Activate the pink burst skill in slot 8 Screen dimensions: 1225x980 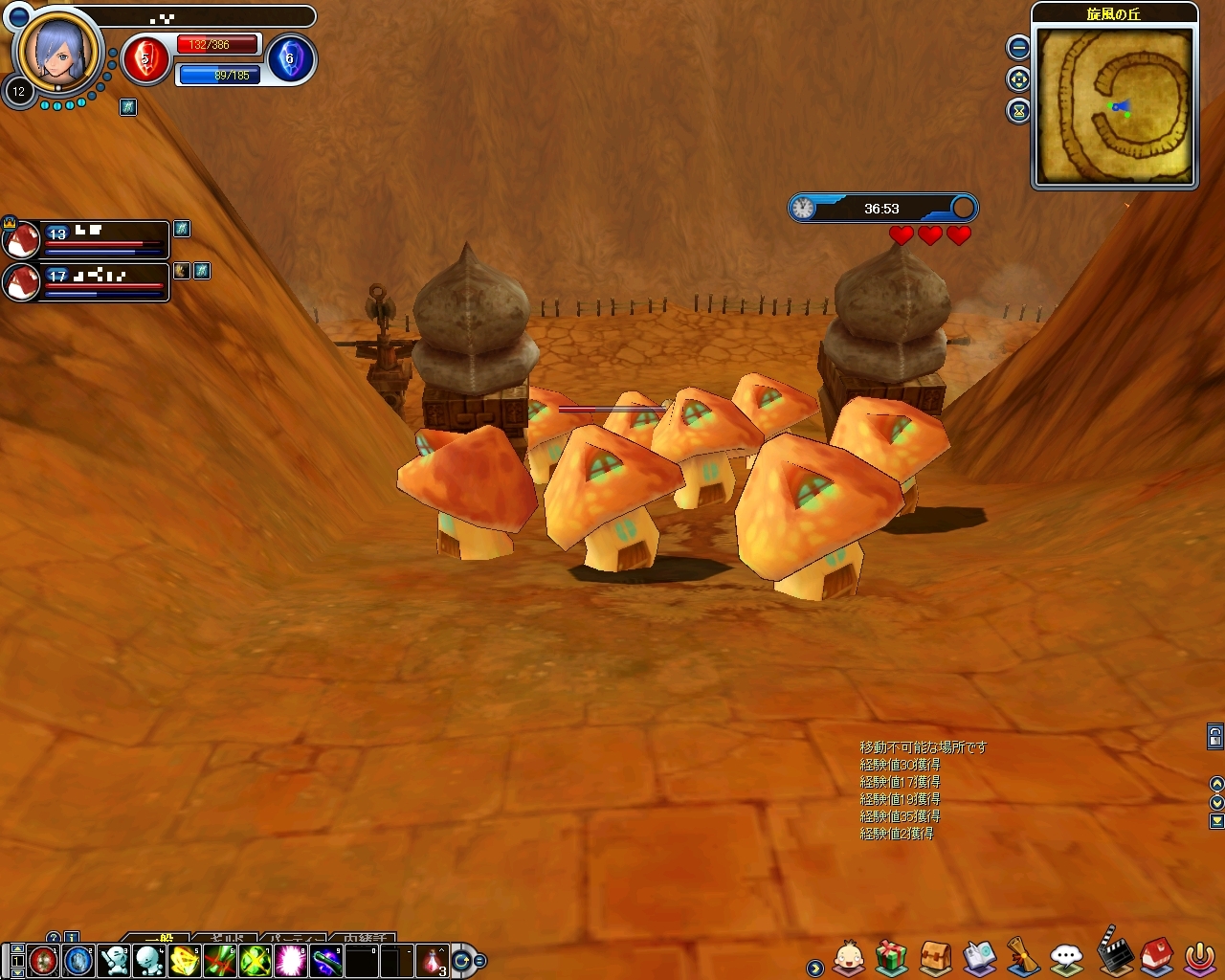tap(291, 959)
